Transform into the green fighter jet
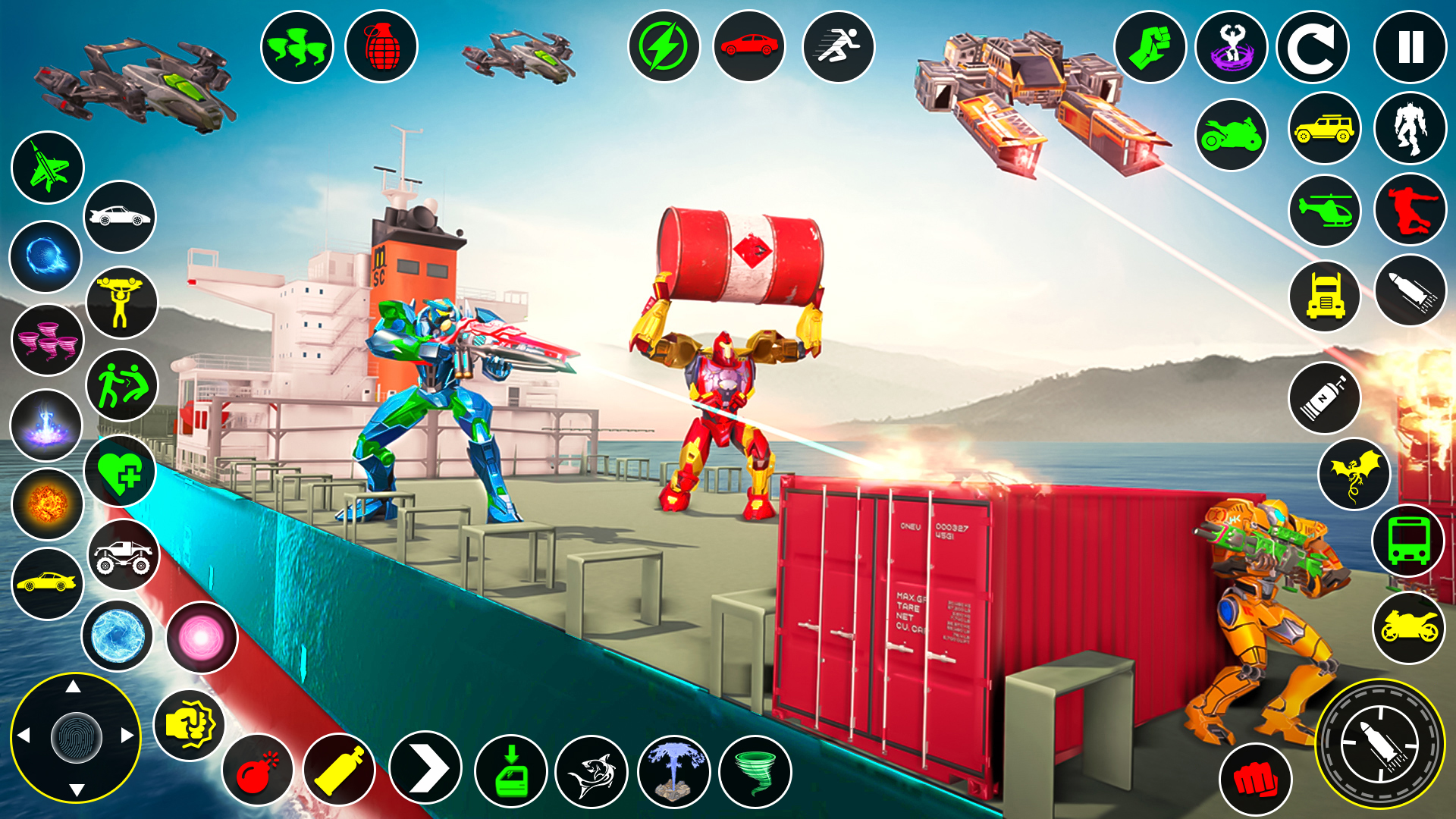Image resolution: width=1456 pixels, height=819 pixels. (x=45, y=168)
